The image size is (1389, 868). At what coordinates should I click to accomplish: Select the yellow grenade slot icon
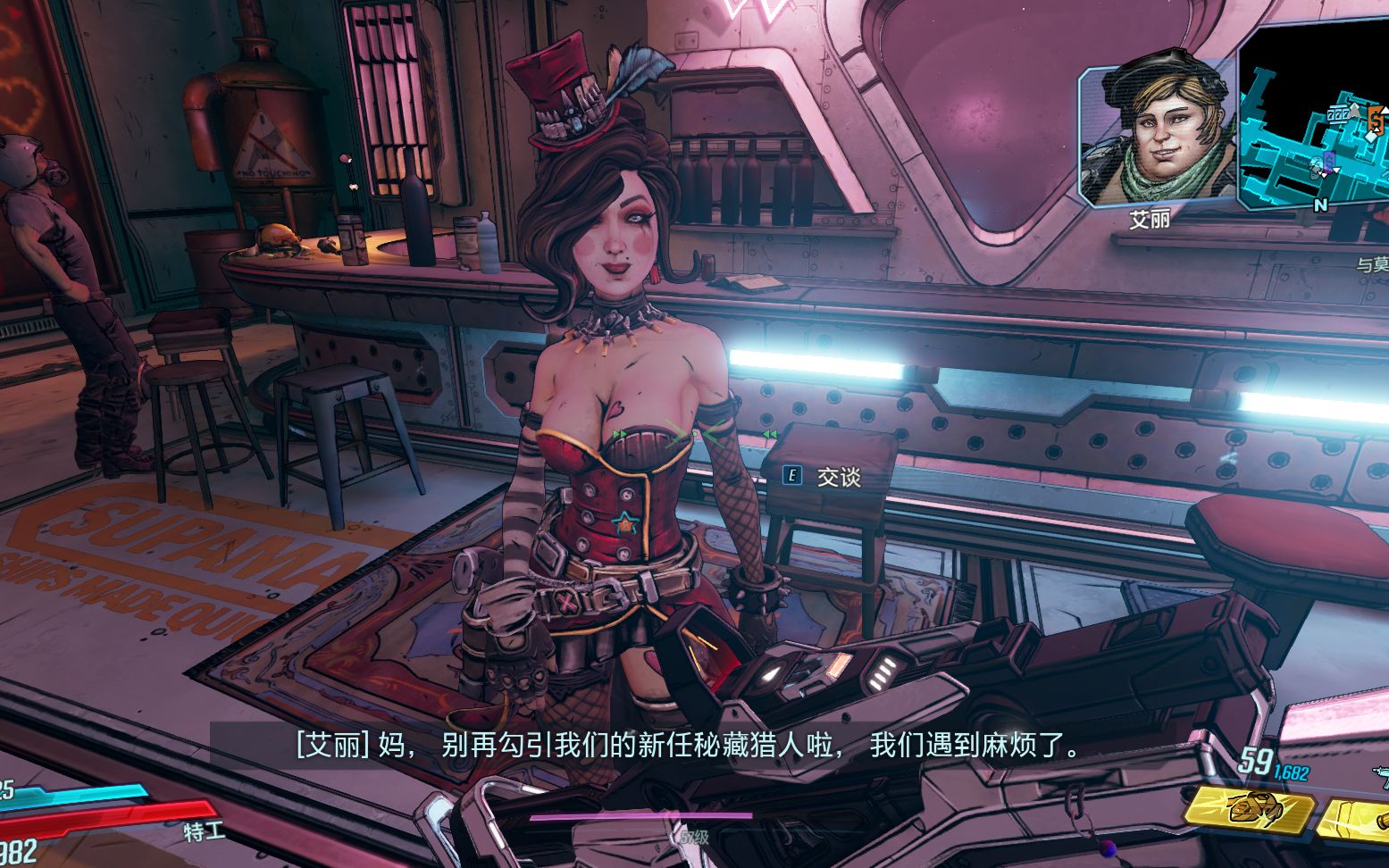click(x=1250, y=809)
